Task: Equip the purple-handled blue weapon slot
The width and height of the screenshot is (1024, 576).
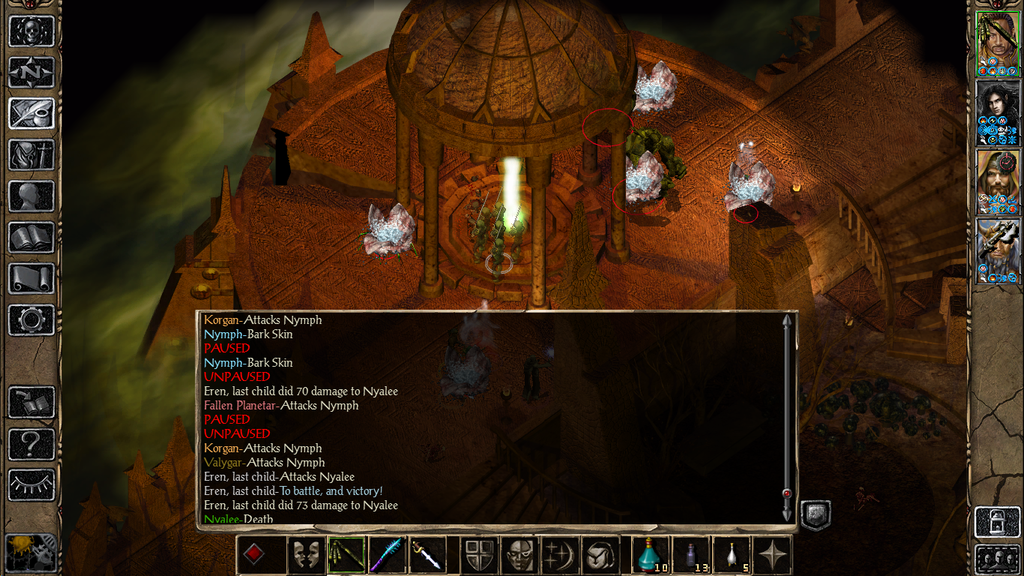Action: (x=387, y=555)
